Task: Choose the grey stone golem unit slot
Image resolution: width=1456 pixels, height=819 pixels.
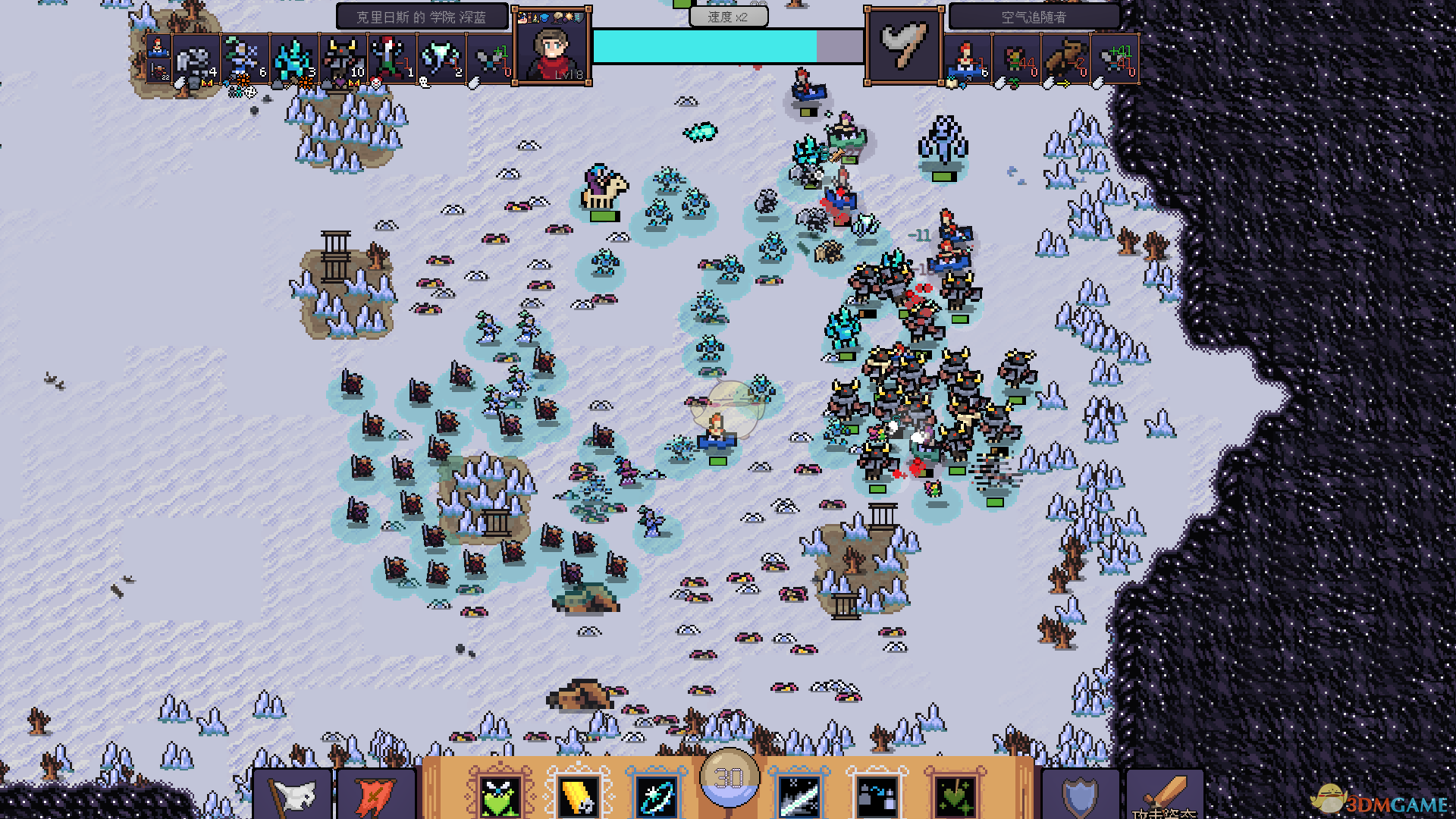Action: pyautogui.click(x=196, y=59)
